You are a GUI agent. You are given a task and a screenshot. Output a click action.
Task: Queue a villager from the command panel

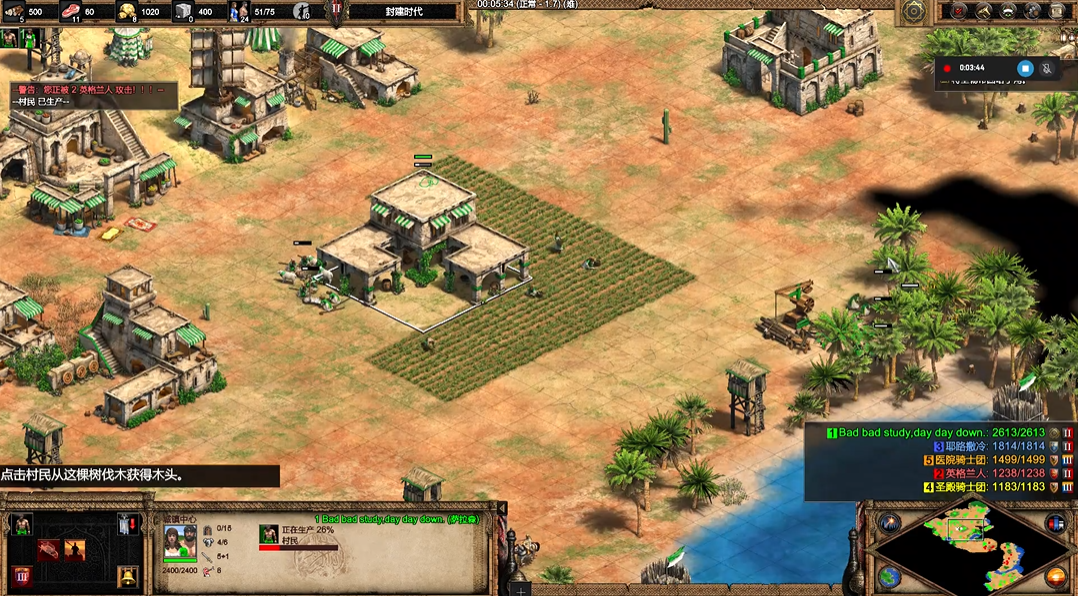point(21,524)
